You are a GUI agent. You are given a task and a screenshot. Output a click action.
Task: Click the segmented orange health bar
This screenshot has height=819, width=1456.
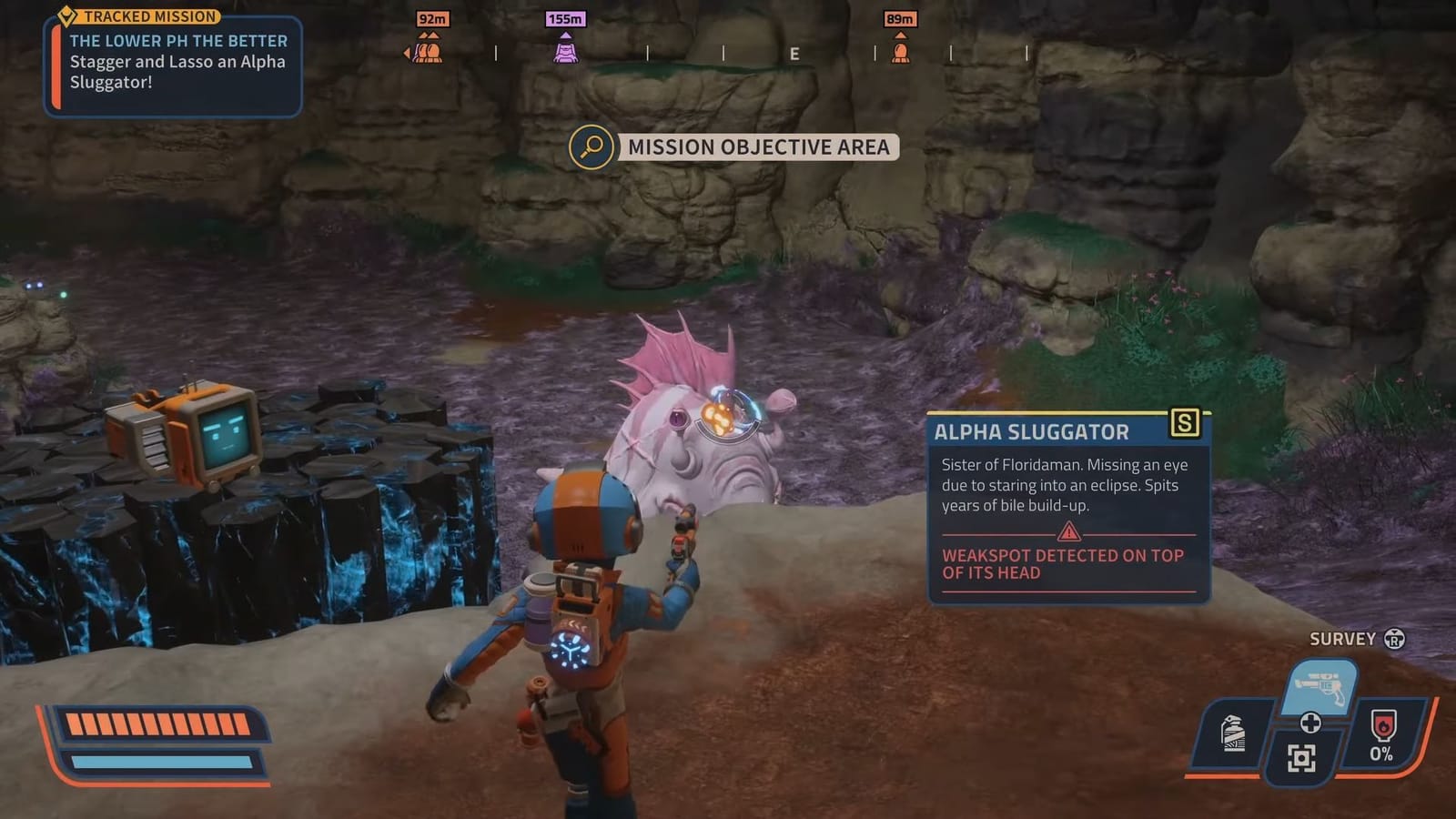(x=159, y=723)
